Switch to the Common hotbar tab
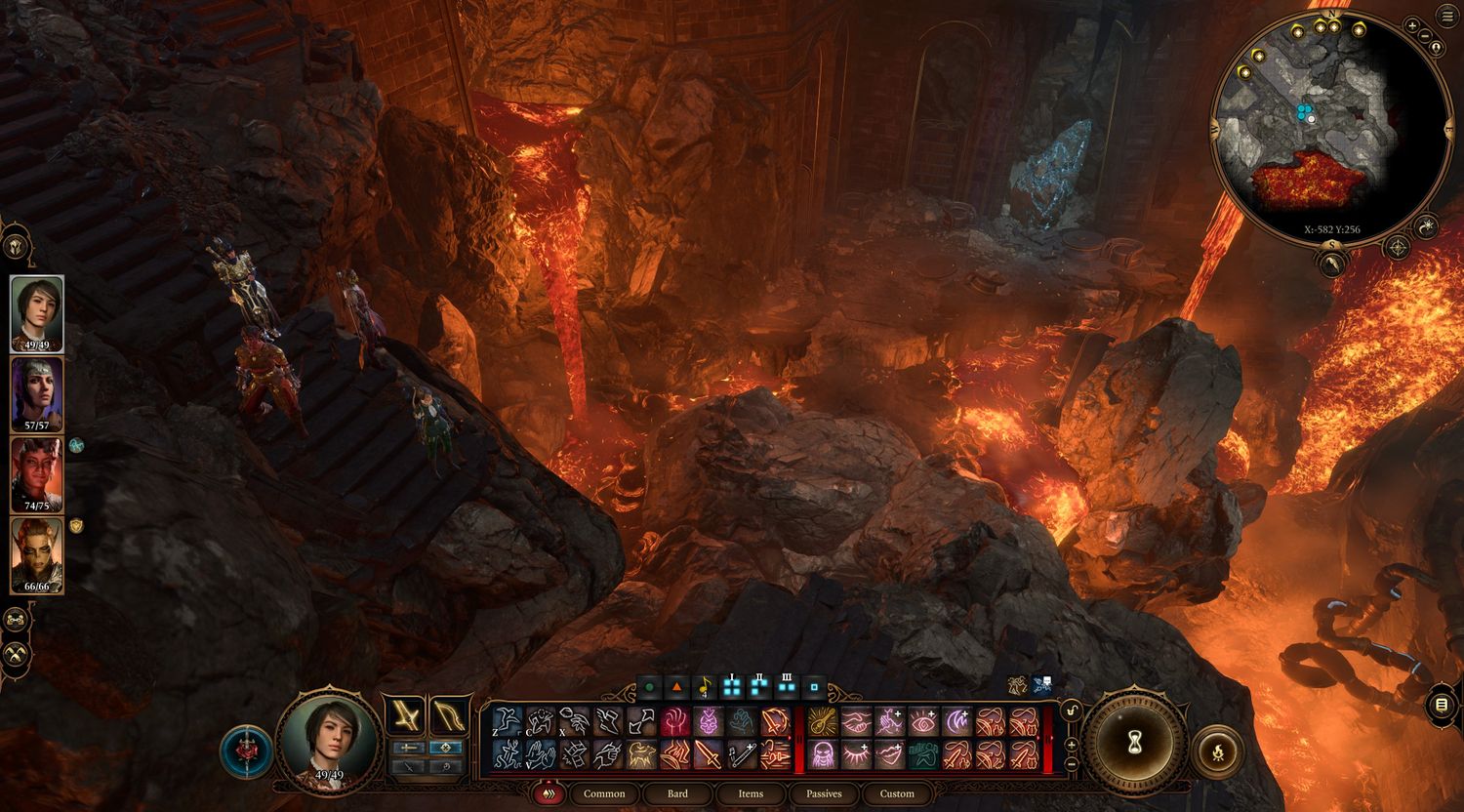Image resolution: width=1464 pixels, height=812 pixels. (604, 793)
